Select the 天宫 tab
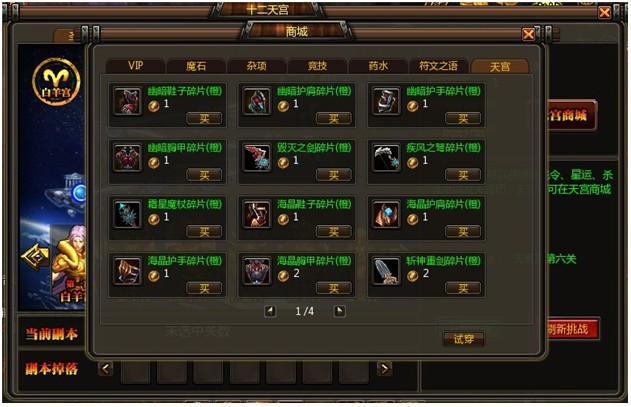Screen dimensions: 631x407 pos(500,66)
